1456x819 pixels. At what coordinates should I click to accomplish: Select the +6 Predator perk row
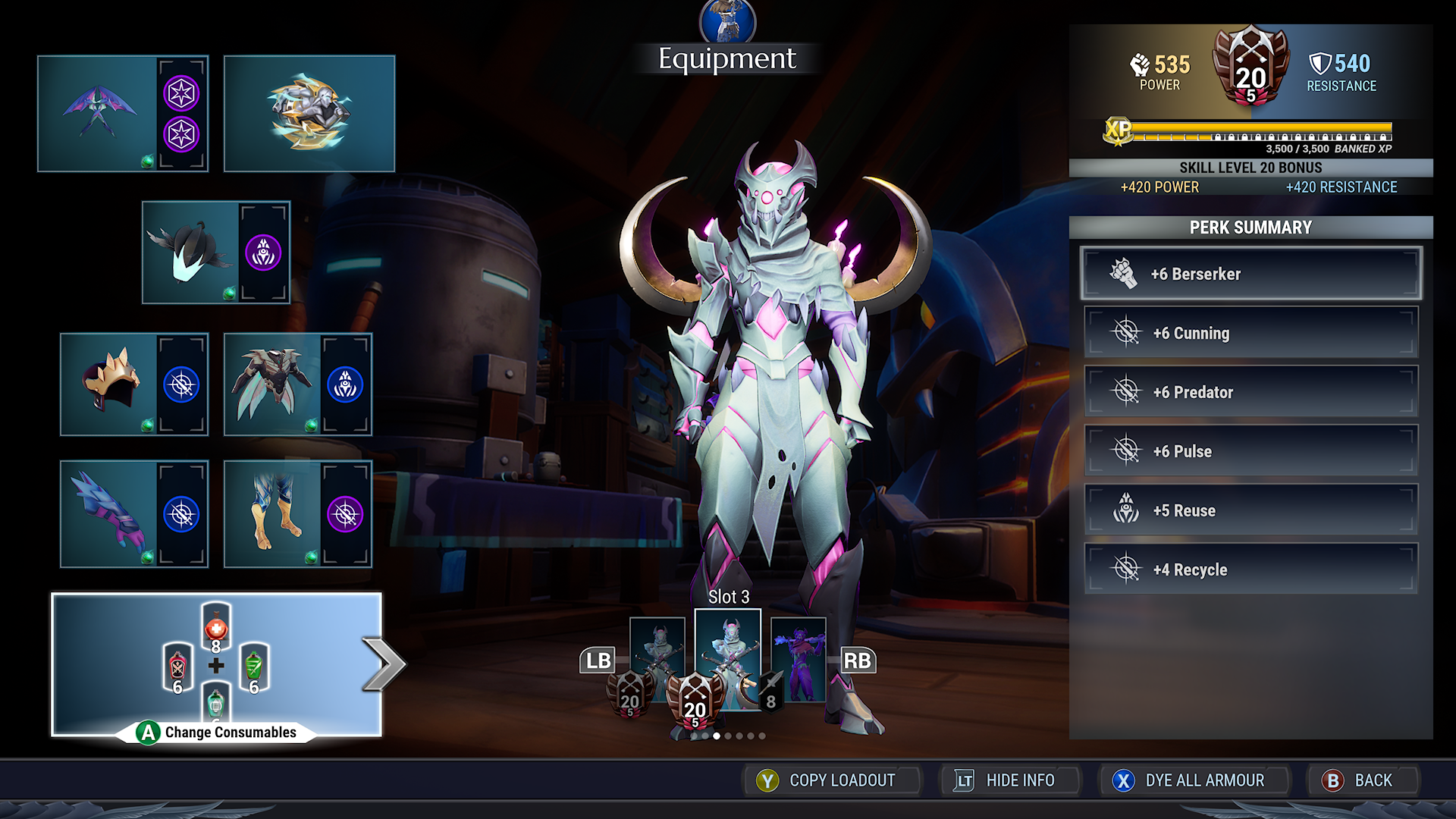(x=1250, y=392)
